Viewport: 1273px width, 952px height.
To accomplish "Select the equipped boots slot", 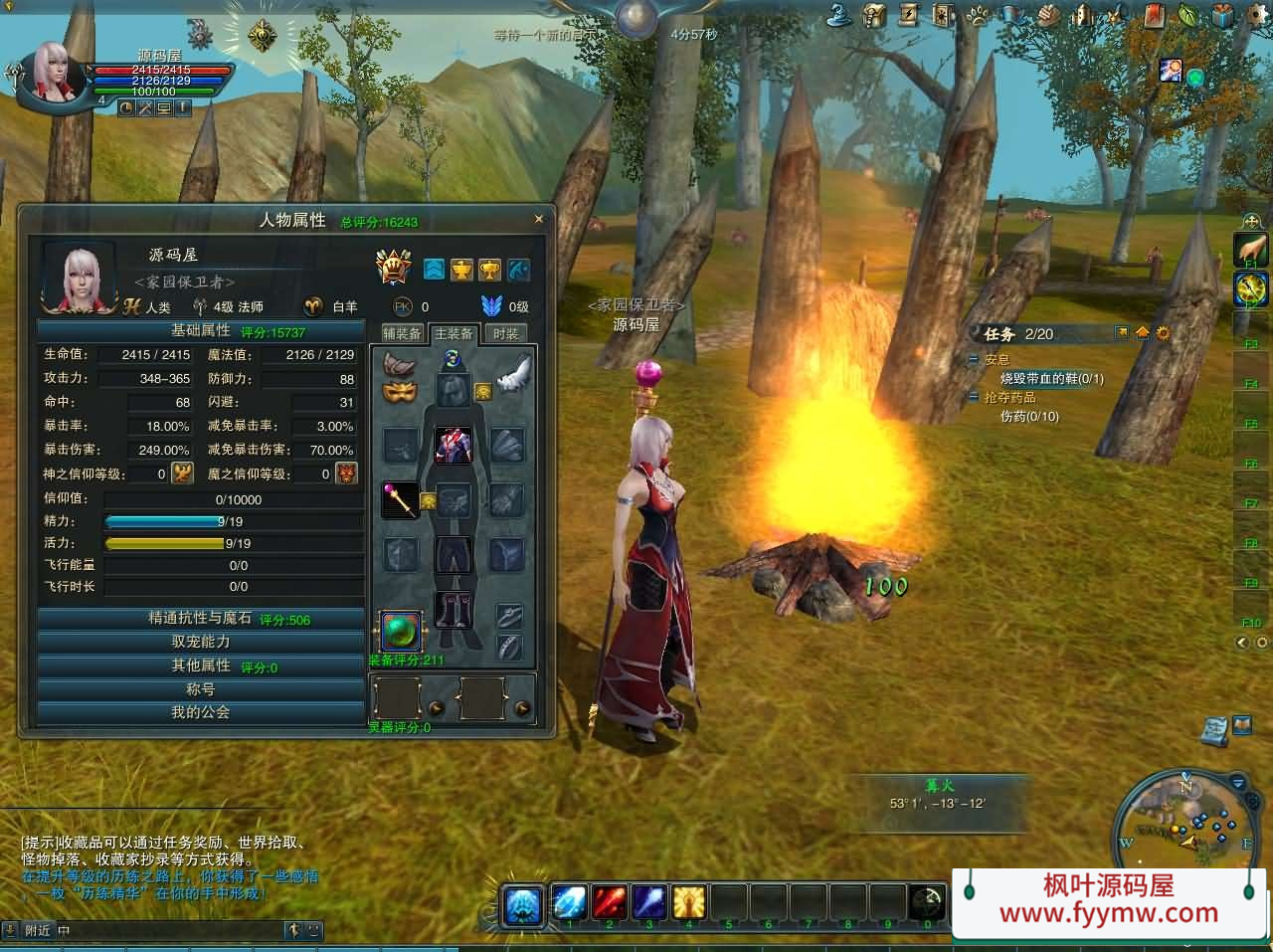I will (454, 609).
